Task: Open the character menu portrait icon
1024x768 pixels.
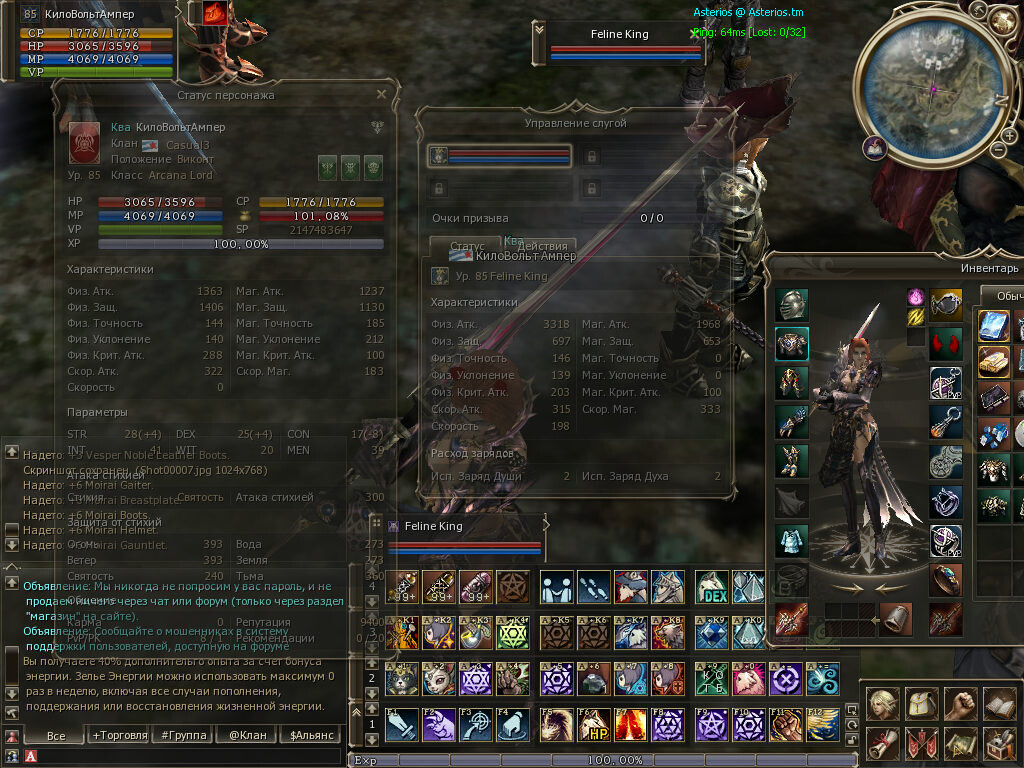Action: pyautogui.click(x=881, y=704)
